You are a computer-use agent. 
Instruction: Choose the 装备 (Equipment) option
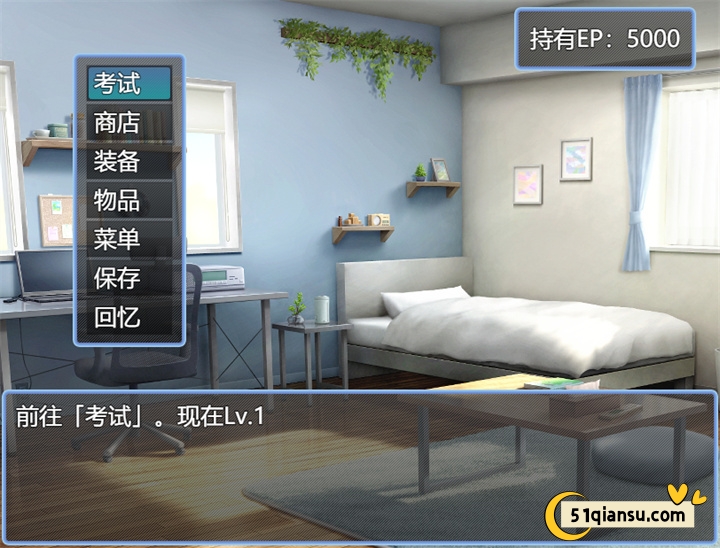tap(129, 161)
